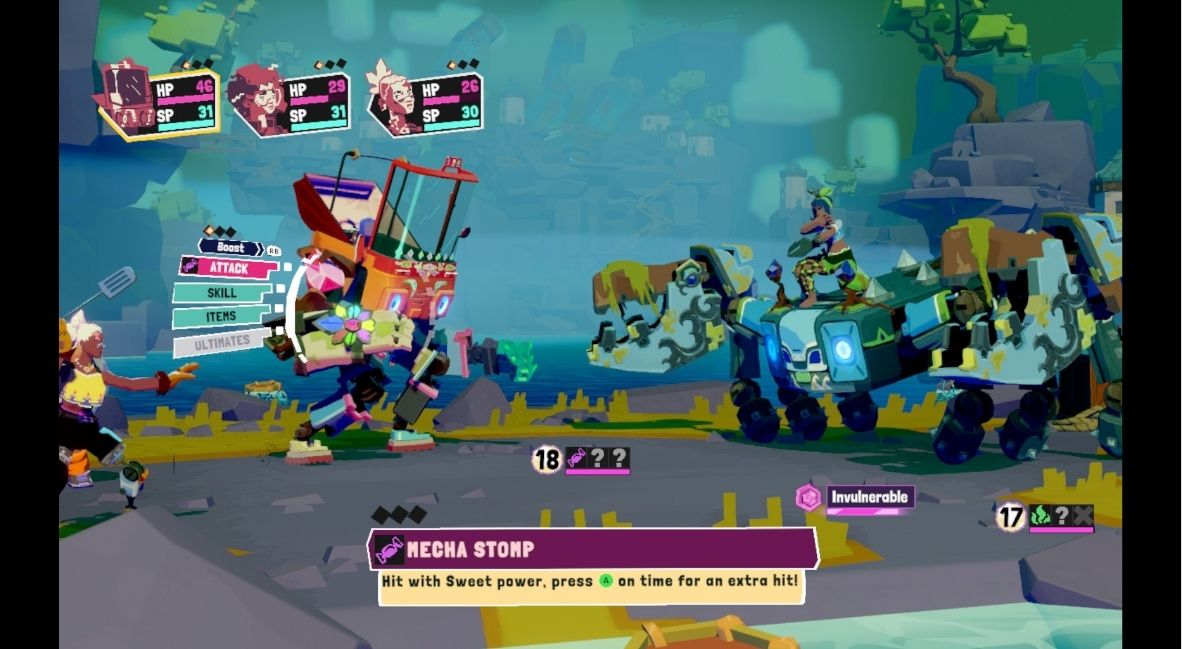The width and height of the screenshot is (1182, 649).
Task: Open the Skill menu
Action: [222, 292]
